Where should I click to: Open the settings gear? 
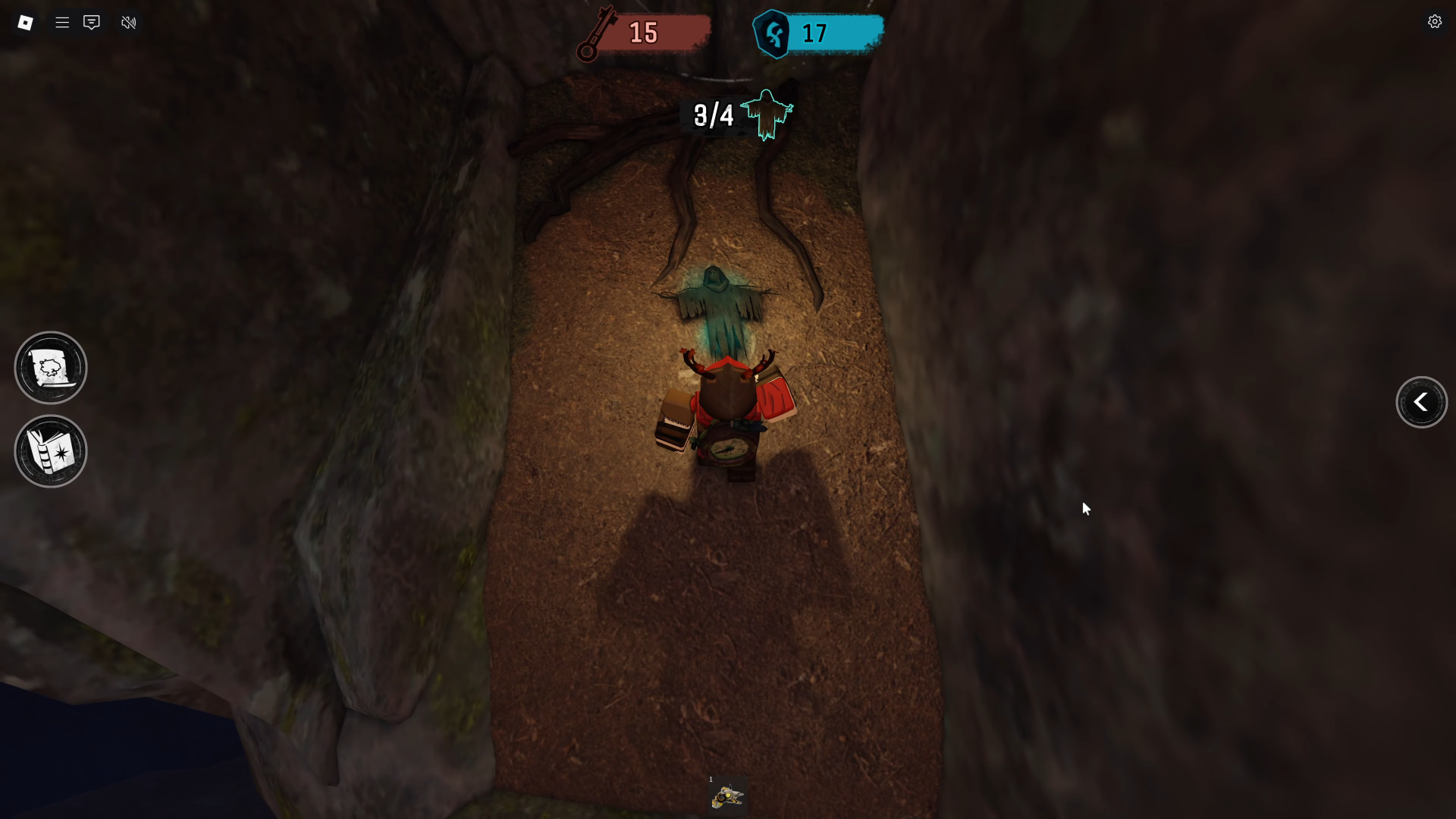click(x=1435, y=21)
